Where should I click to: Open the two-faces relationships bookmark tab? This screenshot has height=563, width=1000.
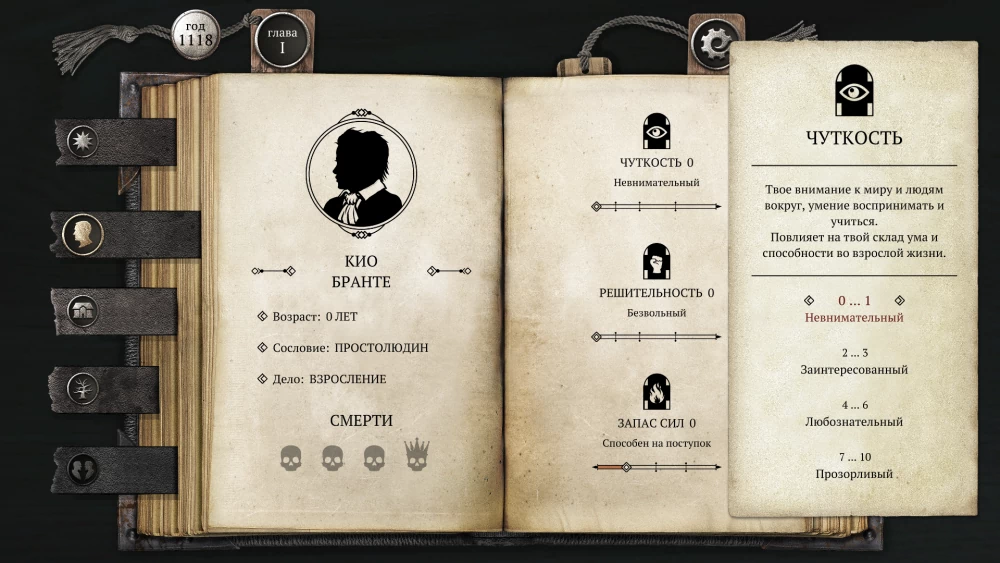point(83,468)
